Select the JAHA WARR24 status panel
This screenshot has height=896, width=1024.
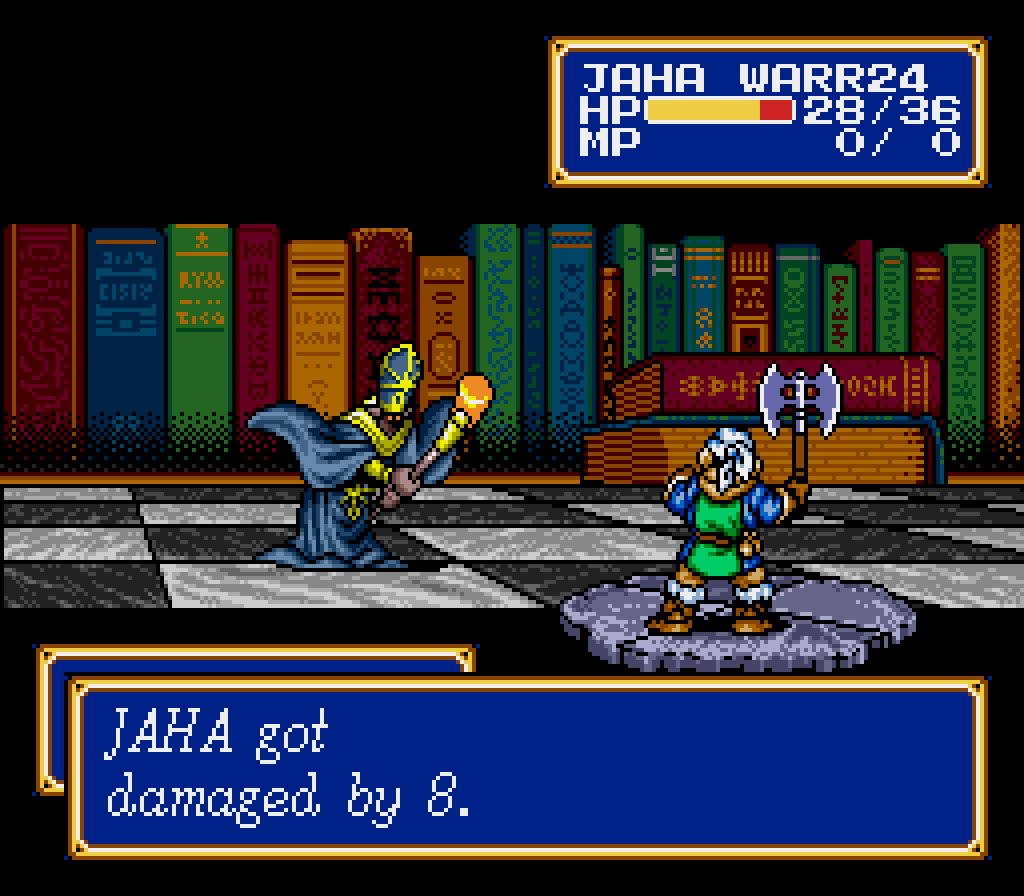(x=768, y=111)
